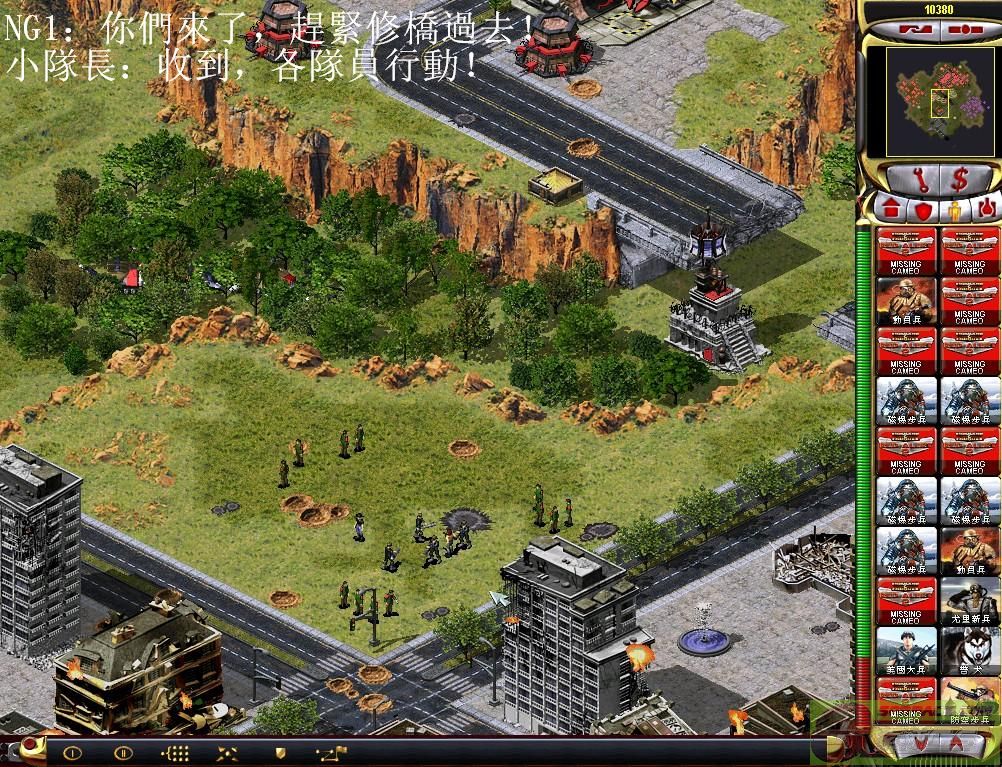Queue the 美國大兵 GI cameo

point(905,652)
